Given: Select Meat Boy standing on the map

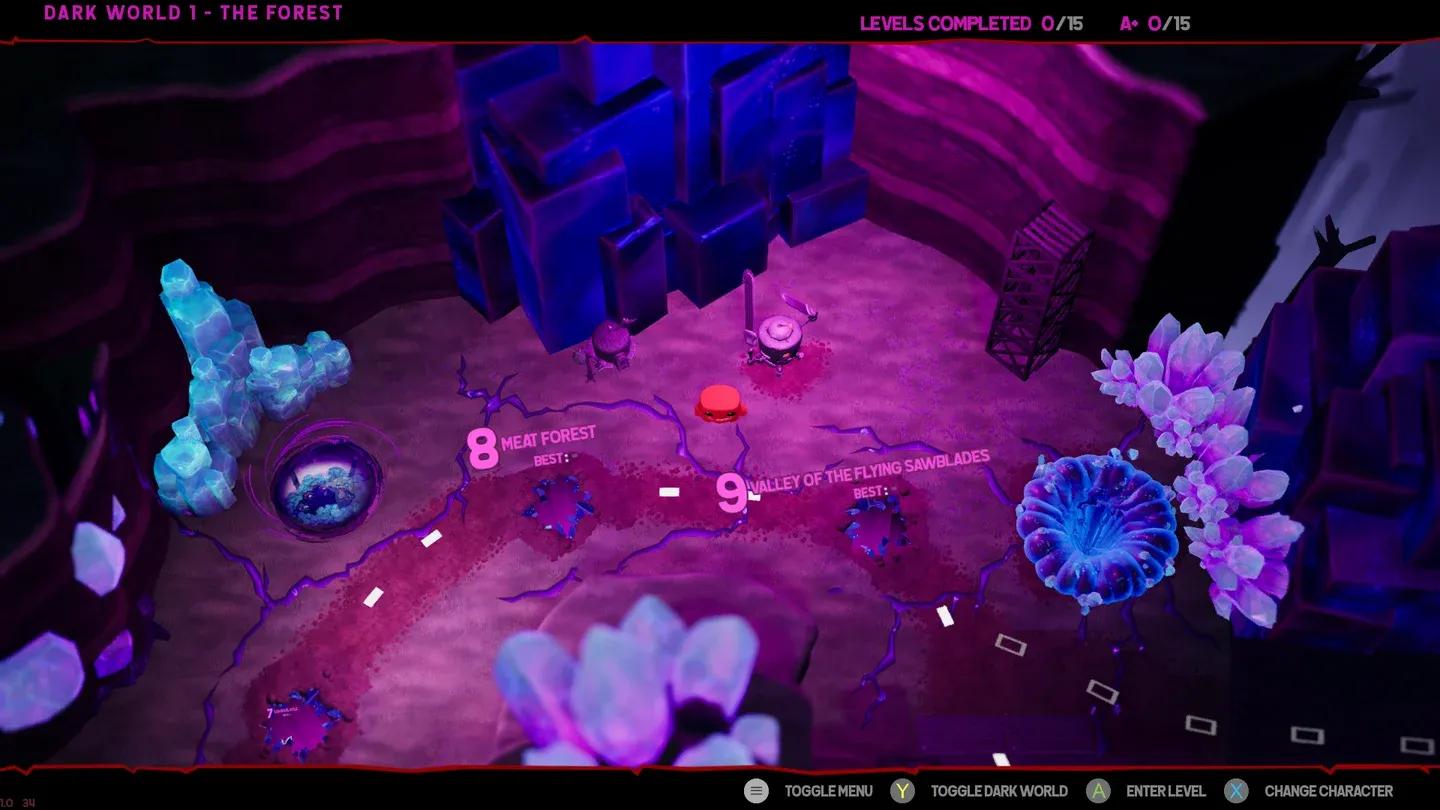Looking at the screenshot, I should coord(719,403).
